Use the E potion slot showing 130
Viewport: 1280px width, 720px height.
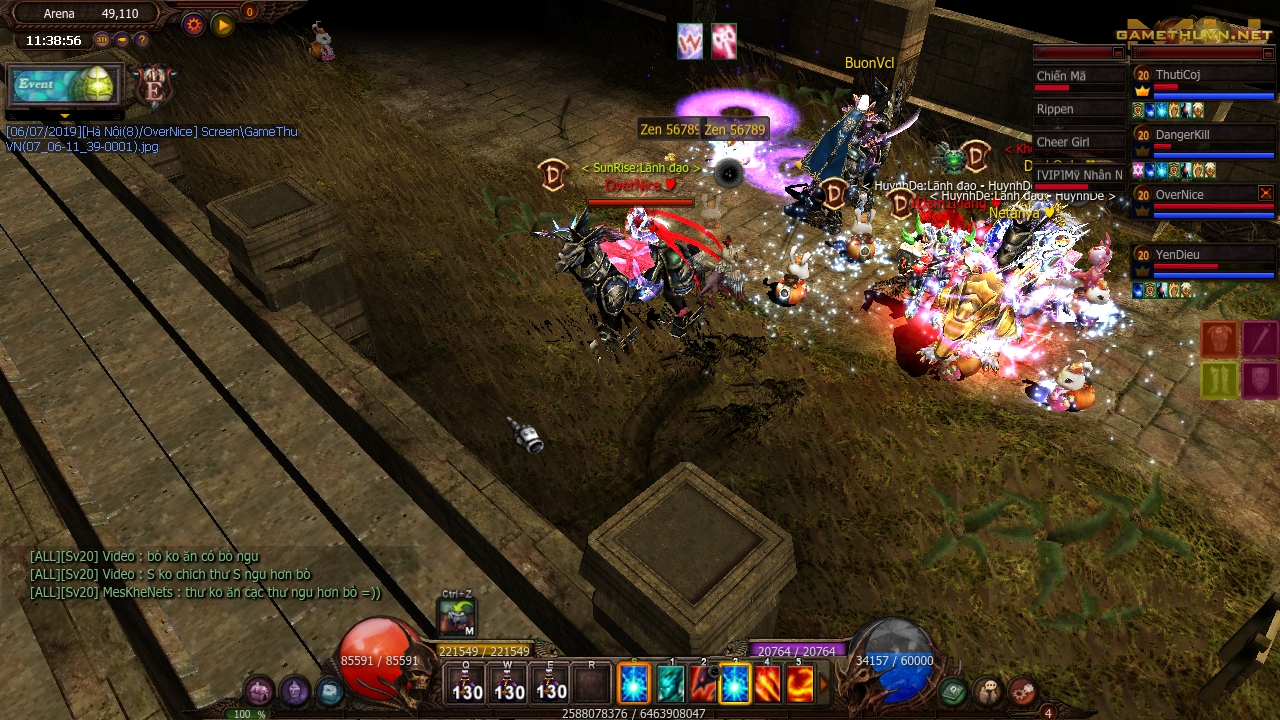[x=551, y=684]
